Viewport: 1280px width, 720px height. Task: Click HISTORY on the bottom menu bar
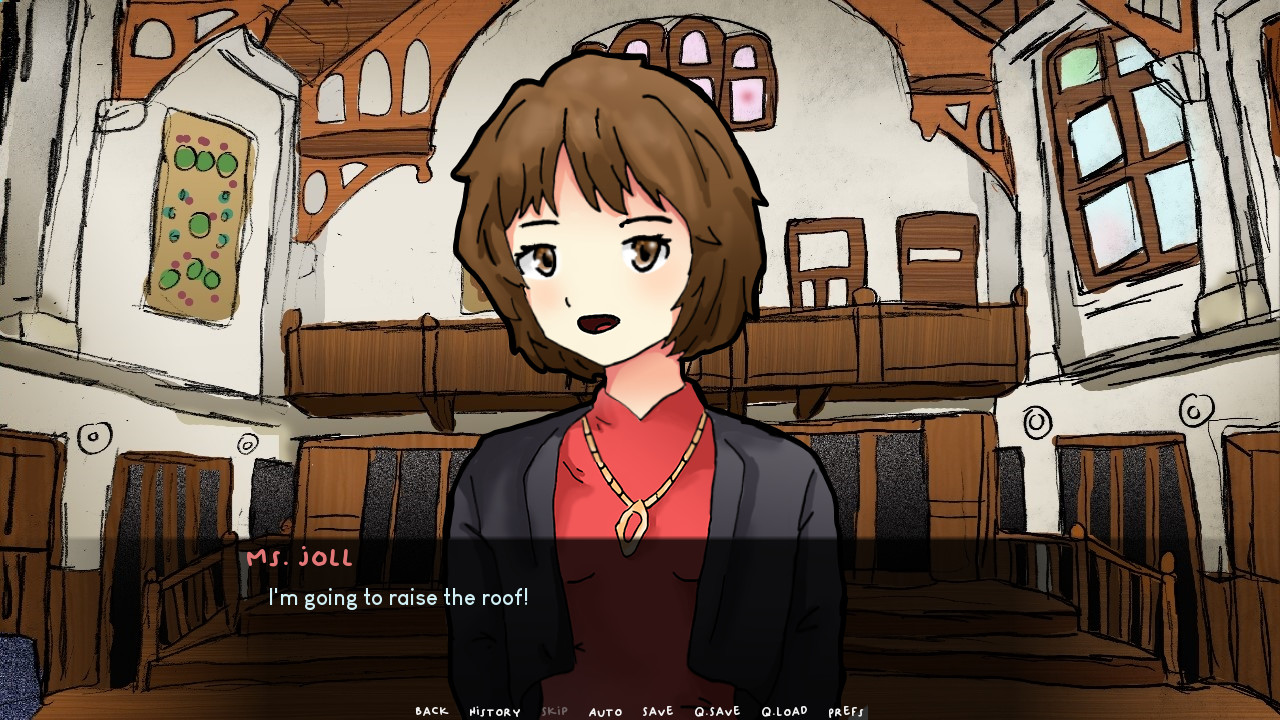coord(494,712)
